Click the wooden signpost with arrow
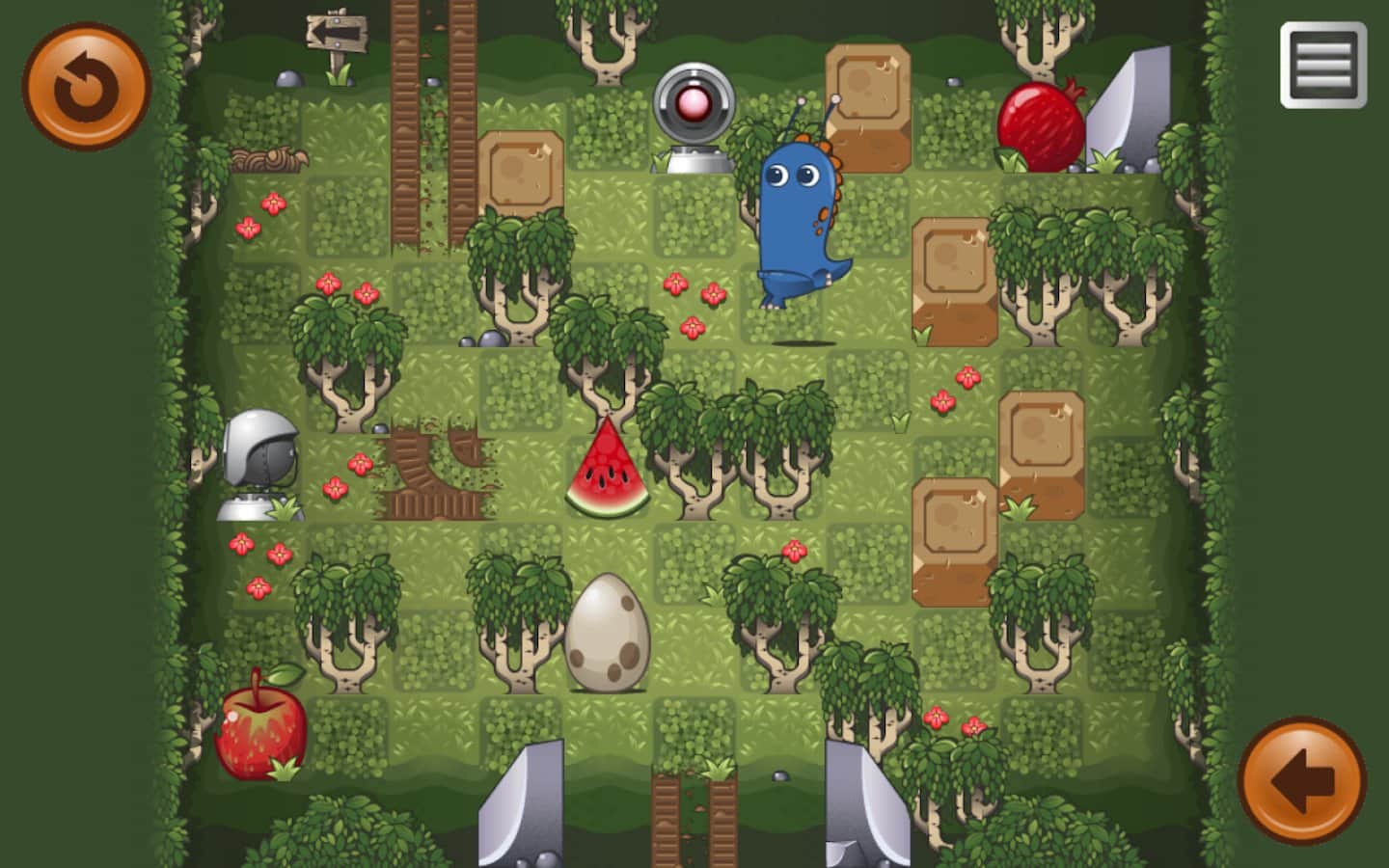Viewport: 1389px width, 868px height. [x=335, y=34]
